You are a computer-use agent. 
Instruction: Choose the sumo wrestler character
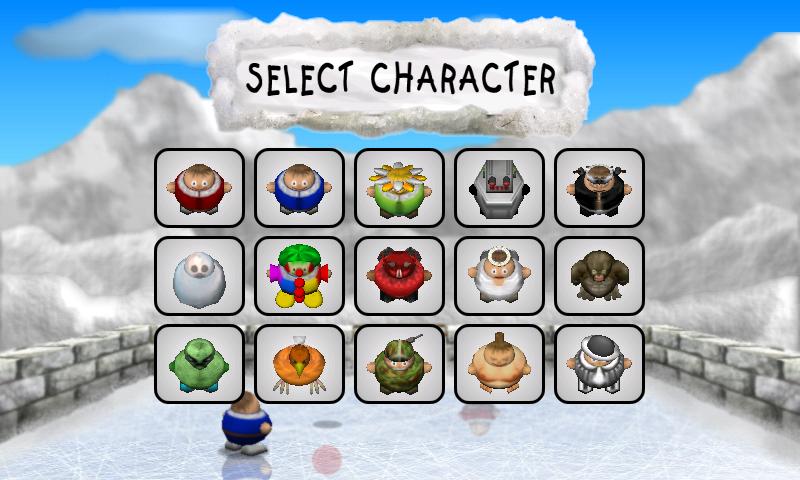[499, 364]
